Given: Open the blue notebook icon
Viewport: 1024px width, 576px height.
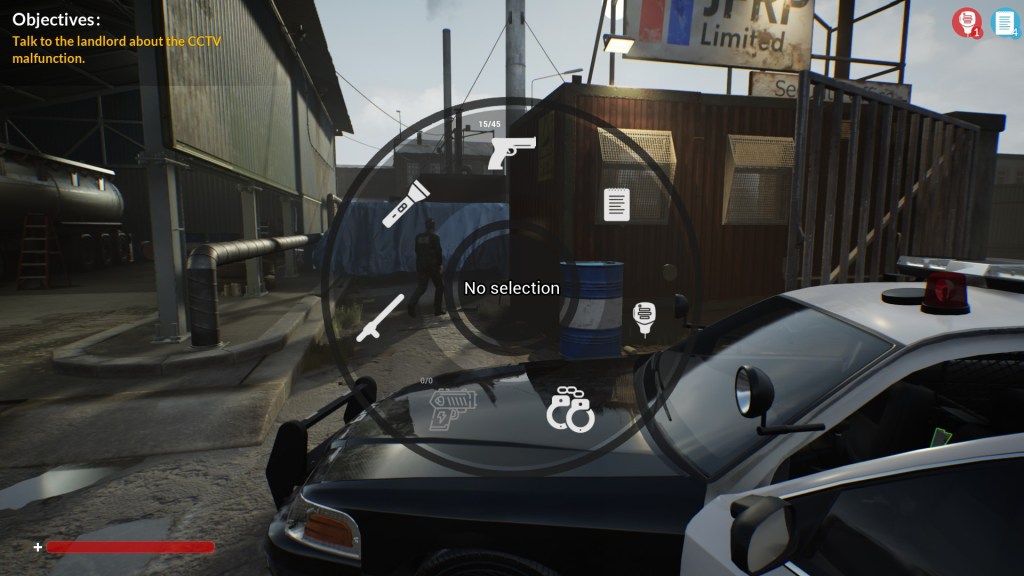Looking at the screenshot, I should (1004, 22).
